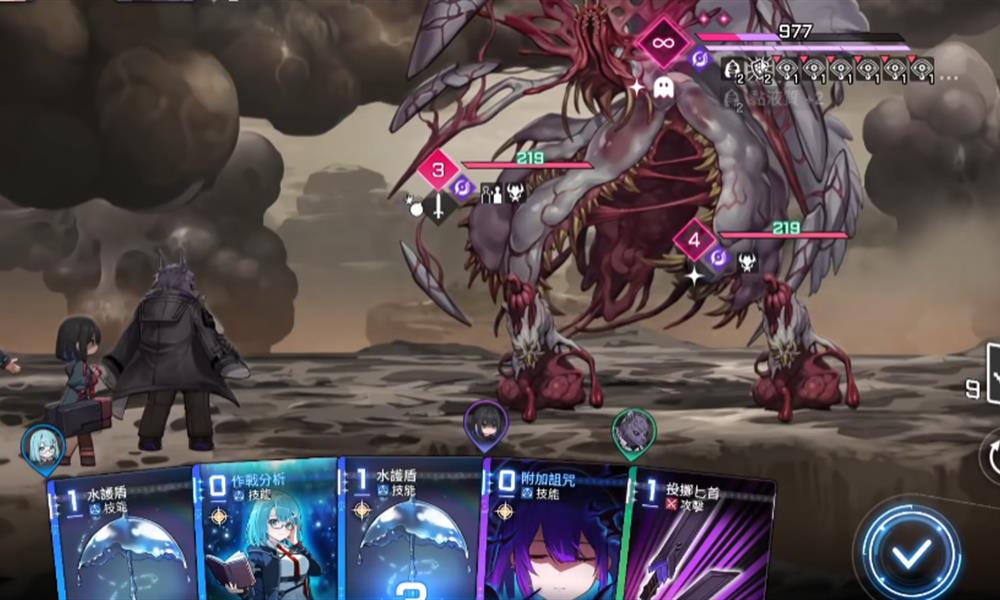Select the black-haired character portrait marker
This screenshot has height=600, width=1000.
[x=486, y=426]
